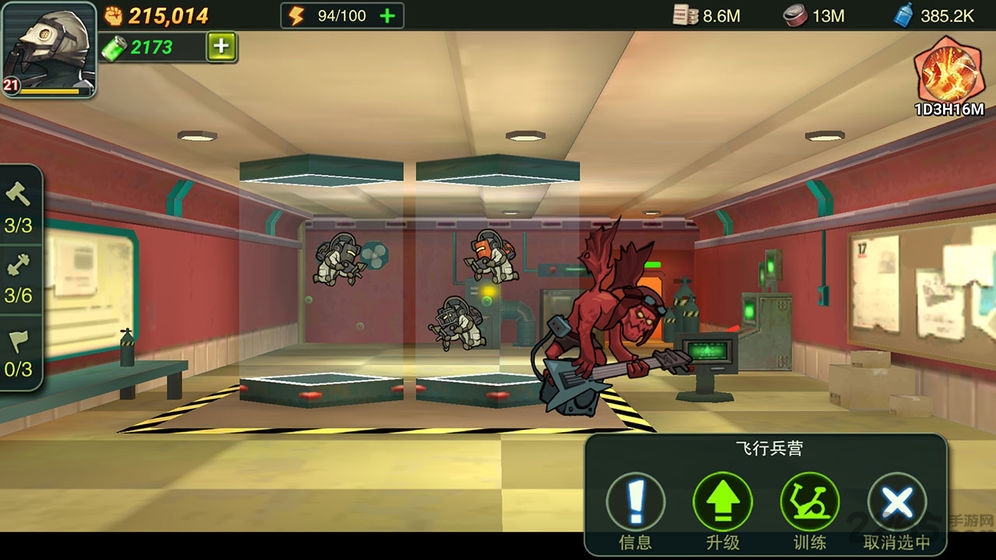996x560 pixels.
Task: Open the player avatar profile
Action: point(48,48)
